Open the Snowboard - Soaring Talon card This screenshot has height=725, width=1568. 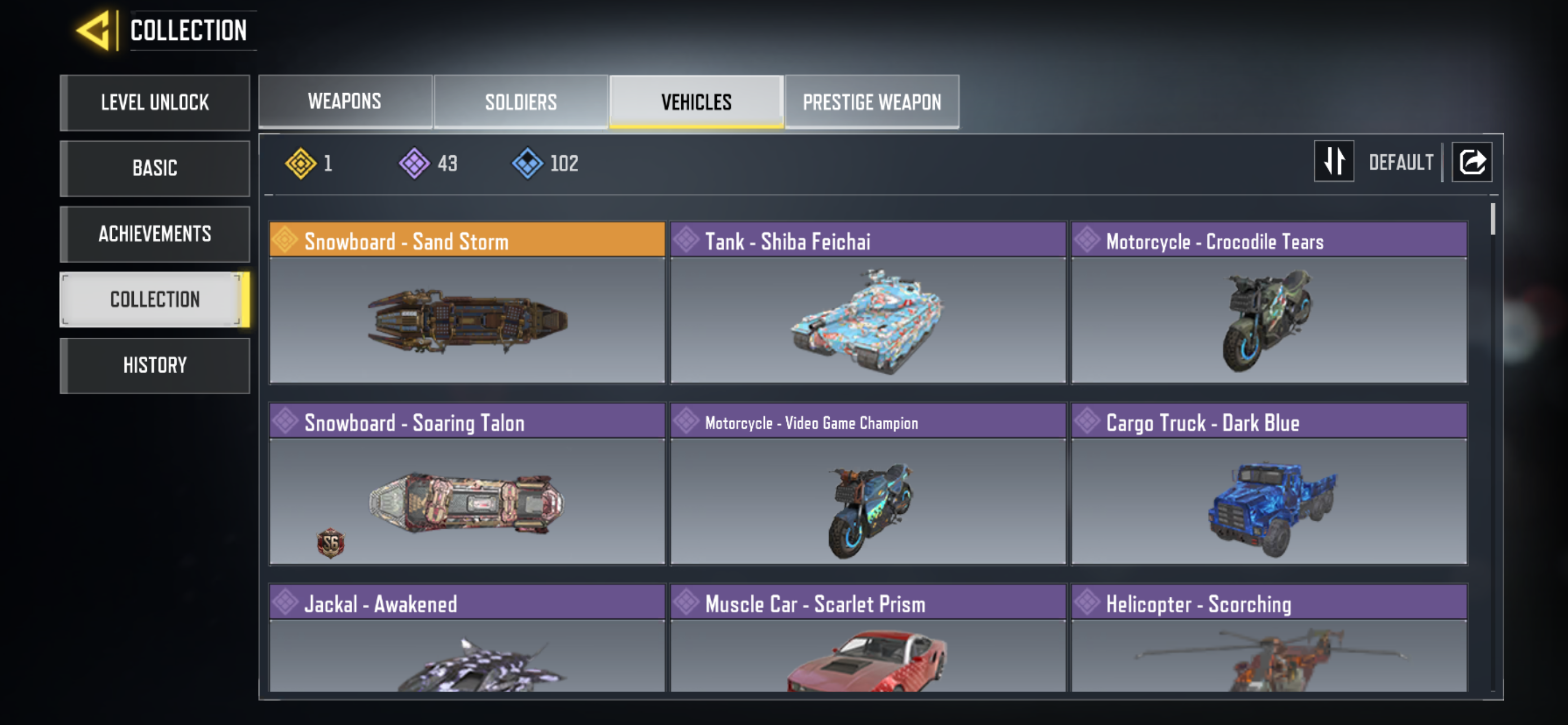pyautogui.click(x=467, y=483)
